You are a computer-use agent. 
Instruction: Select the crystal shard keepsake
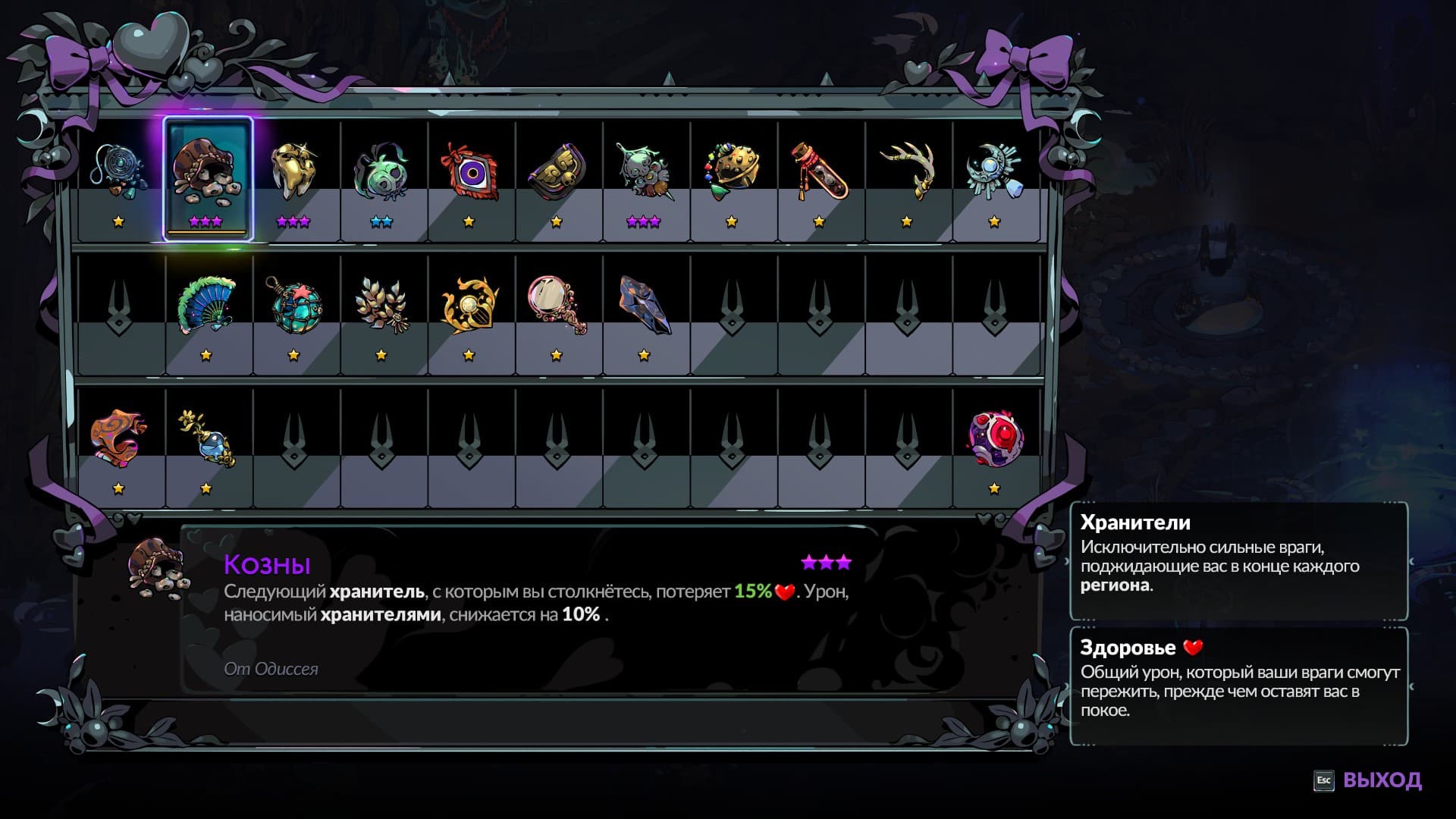tap(643, 303)
